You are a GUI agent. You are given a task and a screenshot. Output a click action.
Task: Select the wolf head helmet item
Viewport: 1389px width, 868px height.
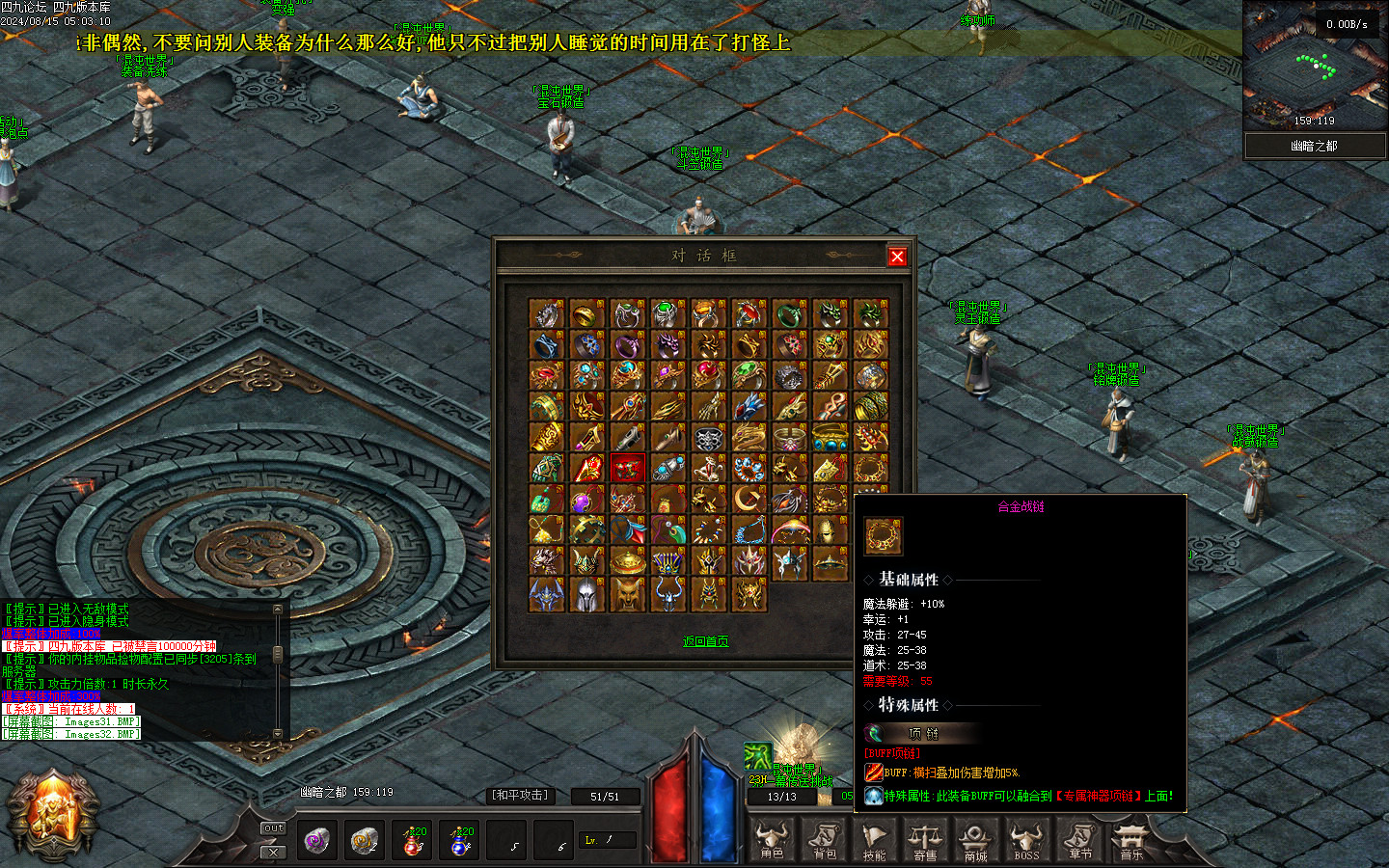pyautogui.click(x=627, y=593)
